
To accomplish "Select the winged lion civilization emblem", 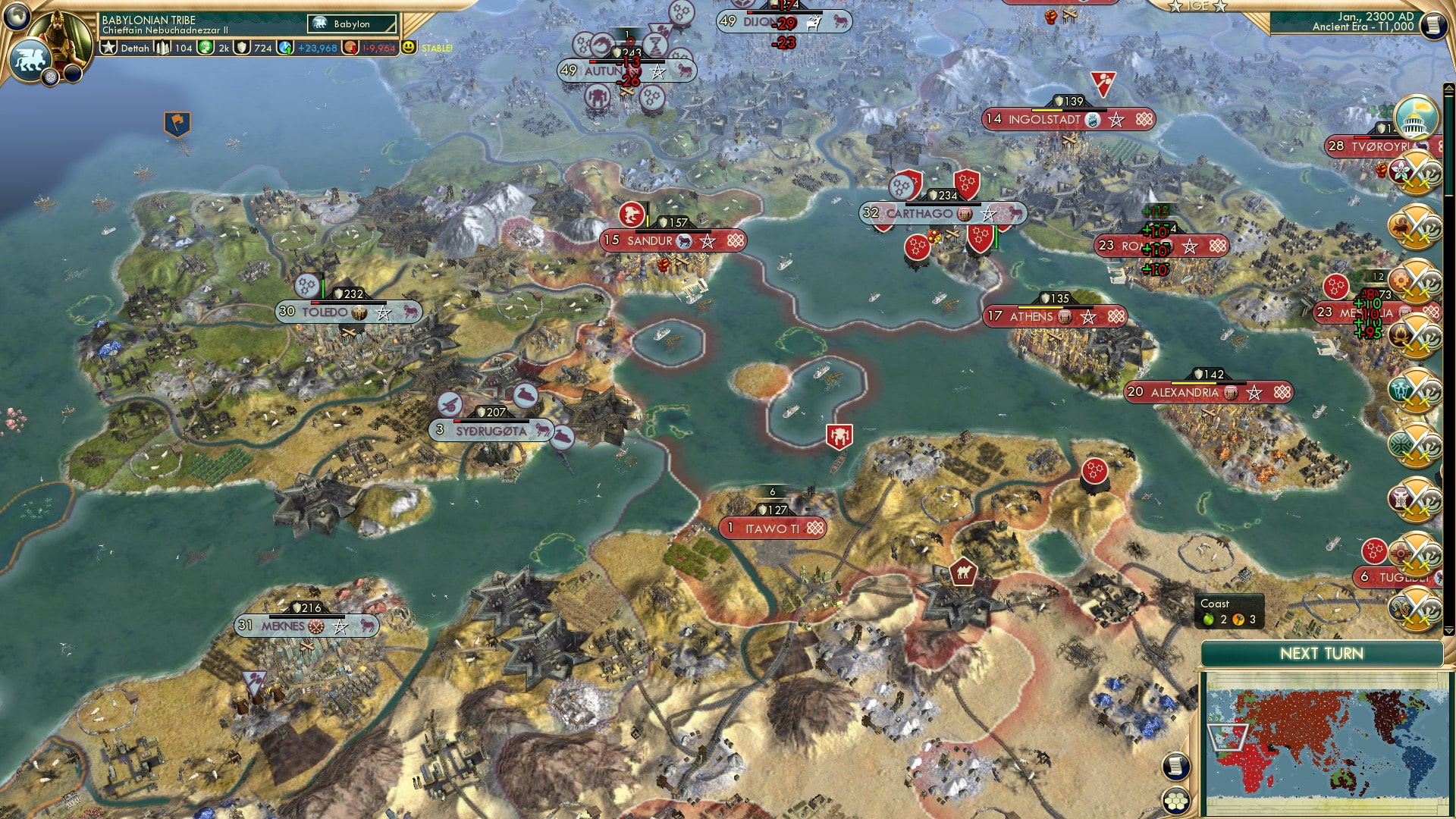I will pyautogui.click(x=30, y=59).
